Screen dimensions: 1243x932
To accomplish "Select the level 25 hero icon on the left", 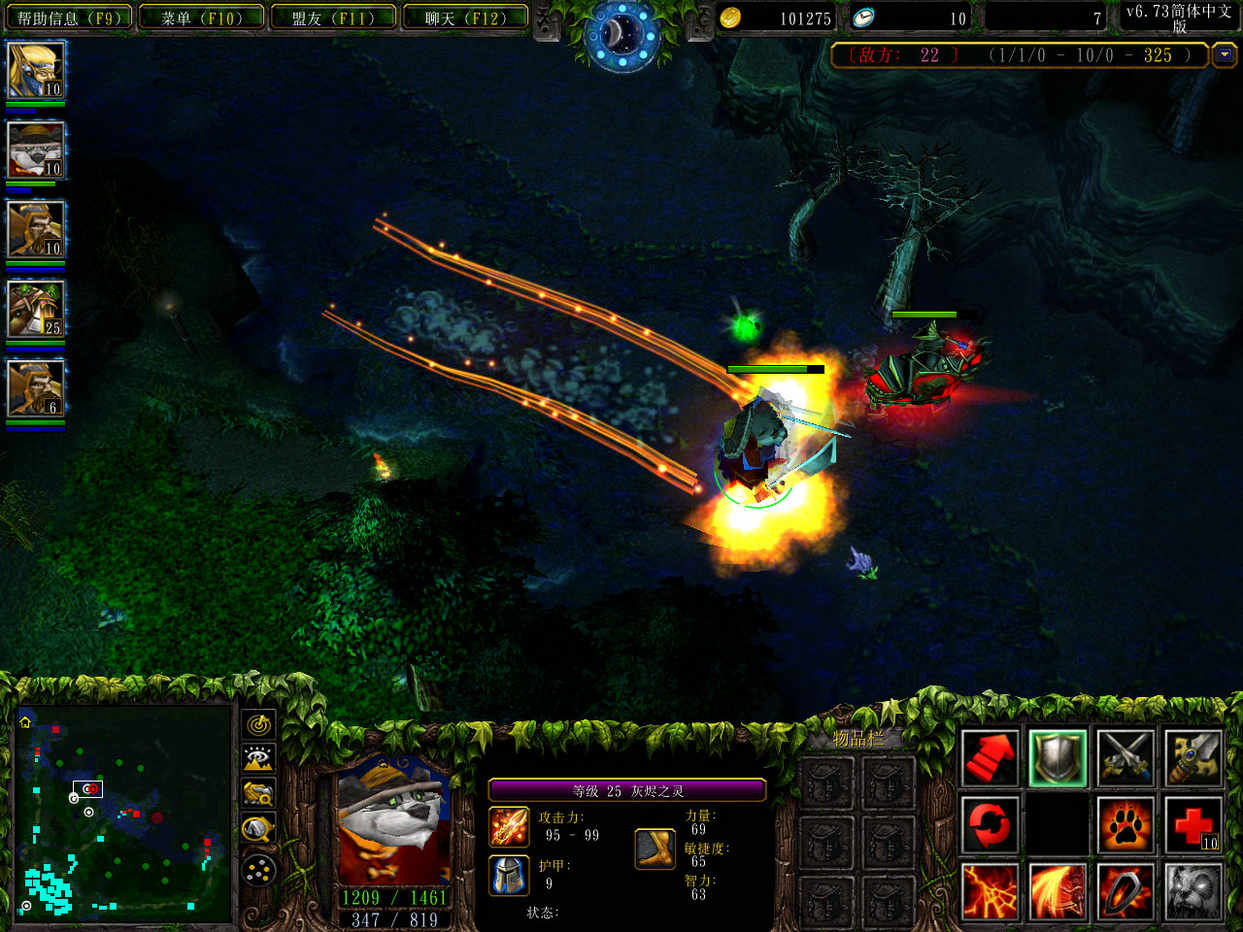I will 36,309.
